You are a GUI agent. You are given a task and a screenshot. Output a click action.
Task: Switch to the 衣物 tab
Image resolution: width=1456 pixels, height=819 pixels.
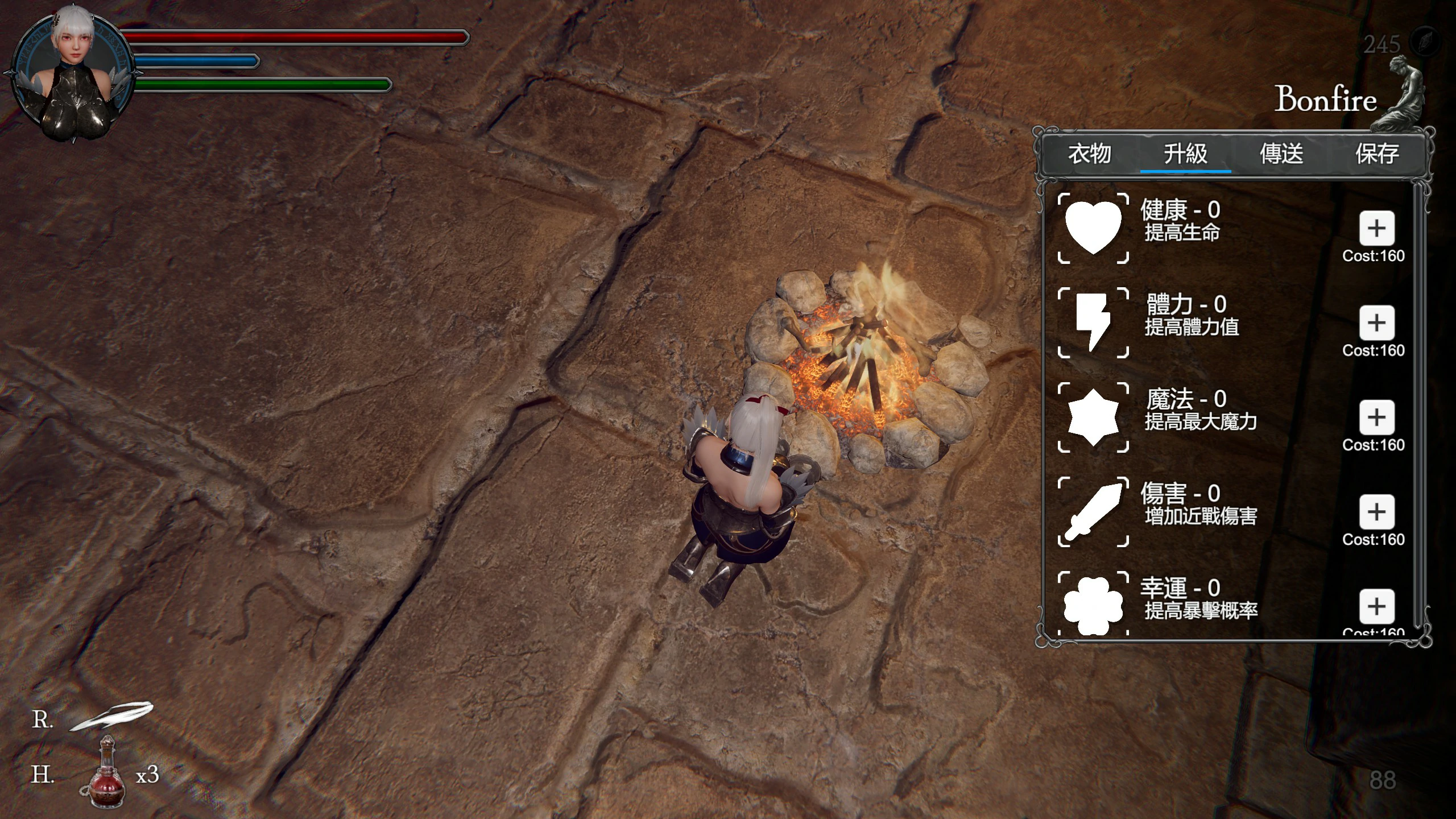click(1089, 154)
